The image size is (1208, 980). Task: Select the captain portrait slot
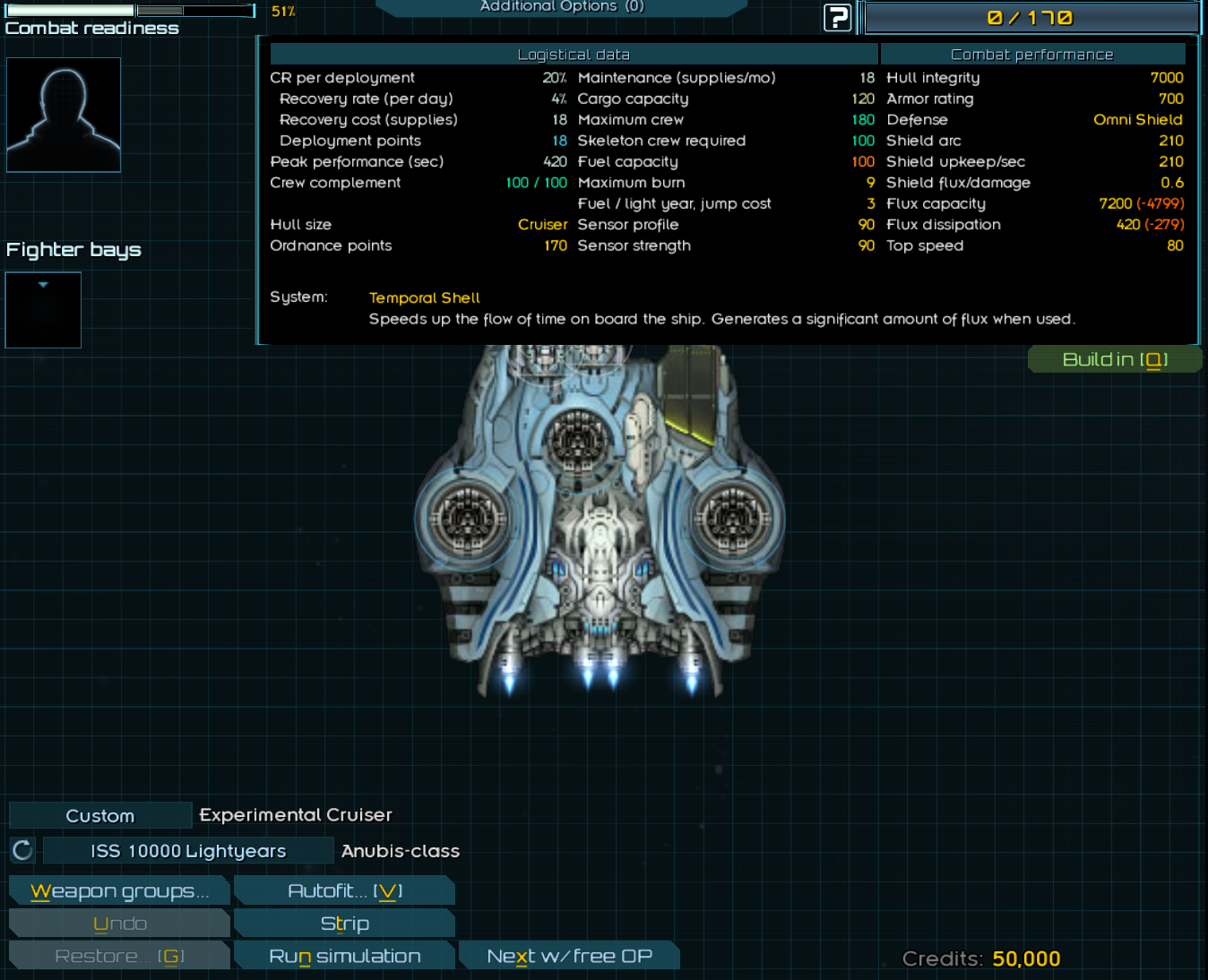pyautogui.click(x=64, y=115)
